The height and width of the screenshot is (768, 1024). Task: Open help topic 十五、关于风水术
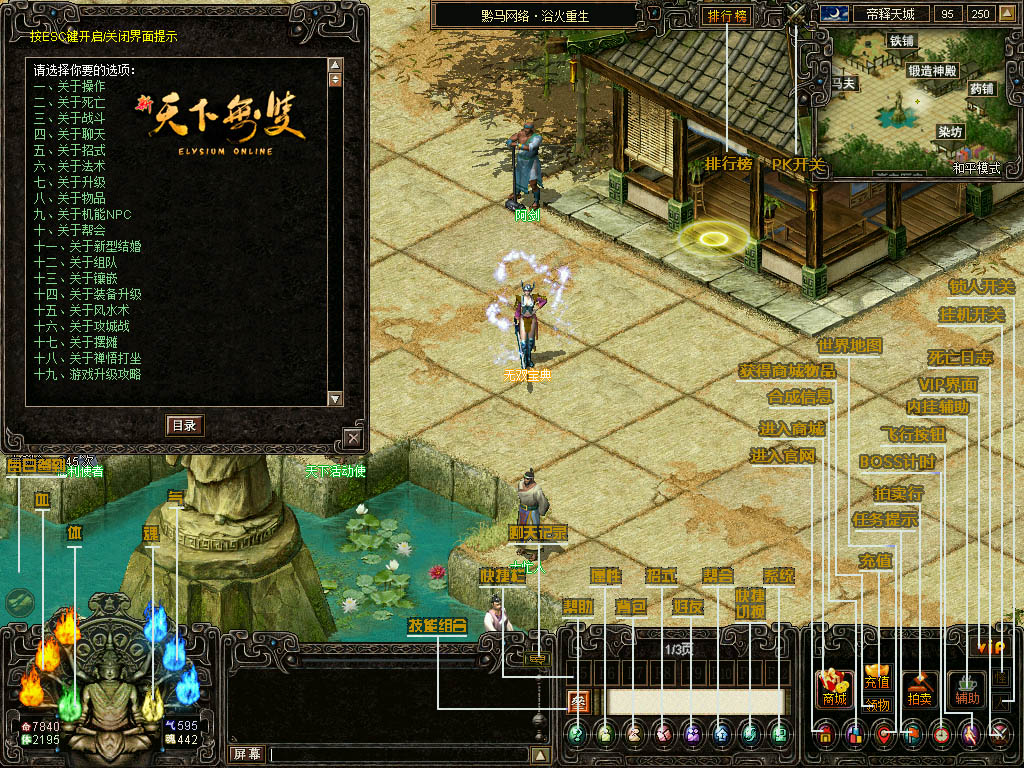click(85, 310)
